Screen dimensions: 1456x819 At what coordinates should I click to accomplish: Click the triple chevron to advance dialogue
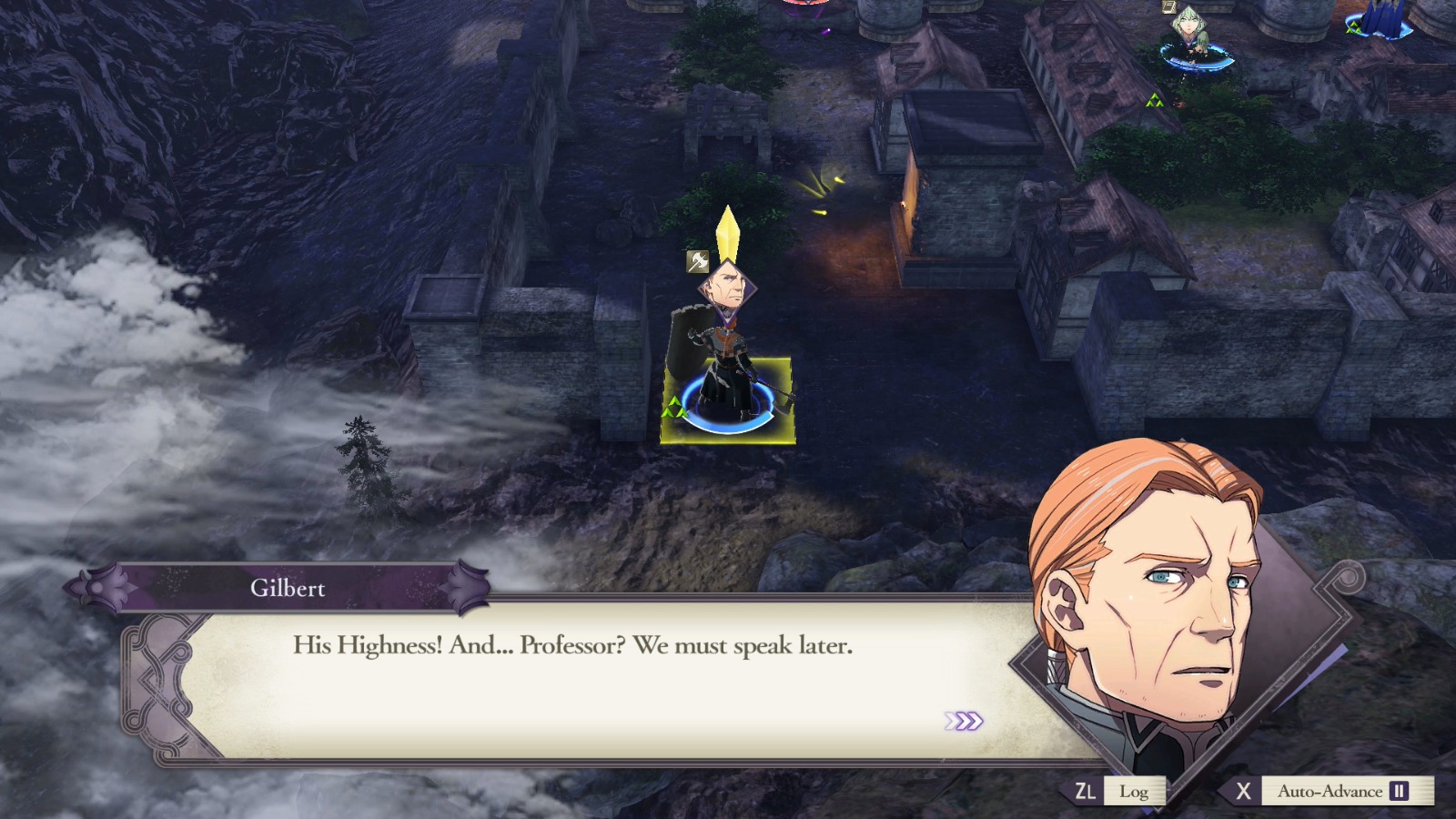965,720
